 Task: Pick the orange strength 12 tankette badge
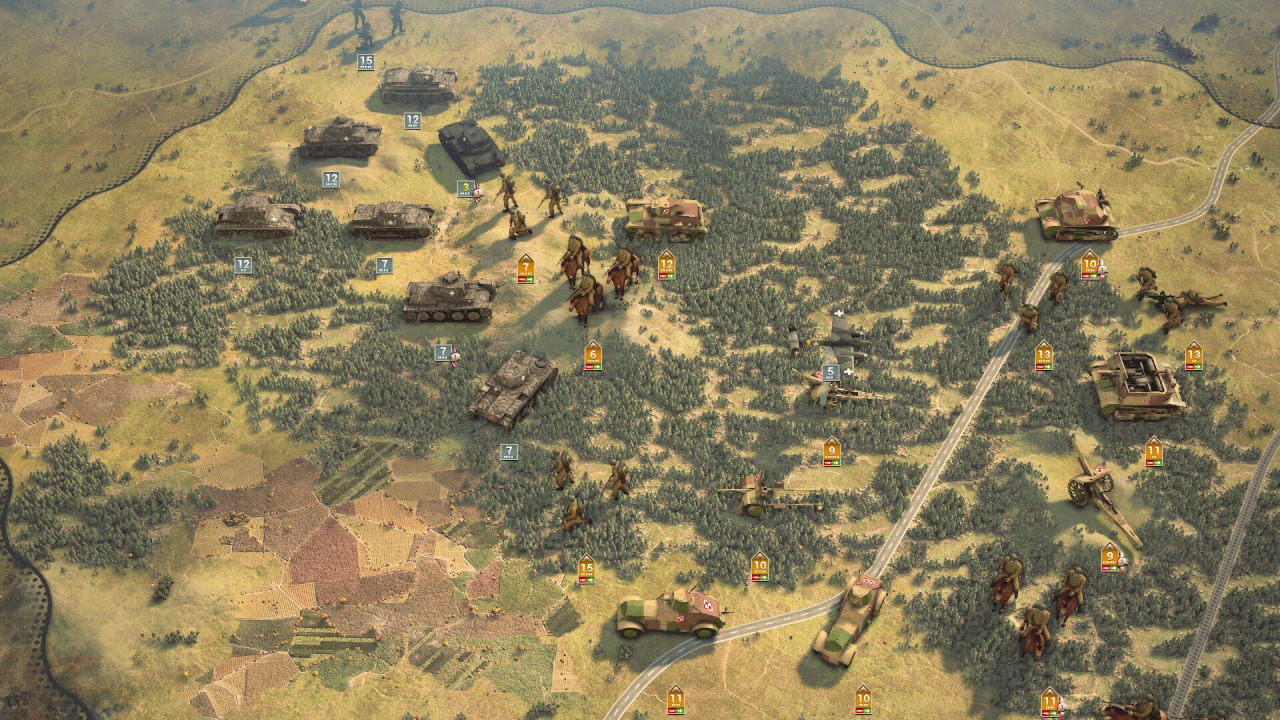point(667,265)
